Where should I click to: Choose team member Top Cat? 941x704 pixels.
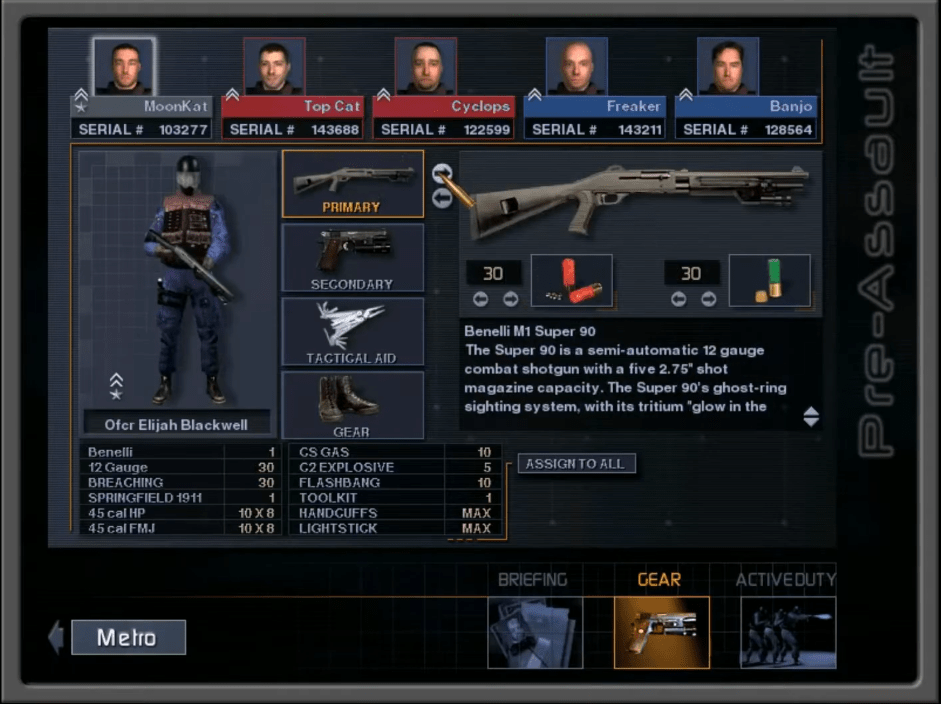(x=274, y=66)
